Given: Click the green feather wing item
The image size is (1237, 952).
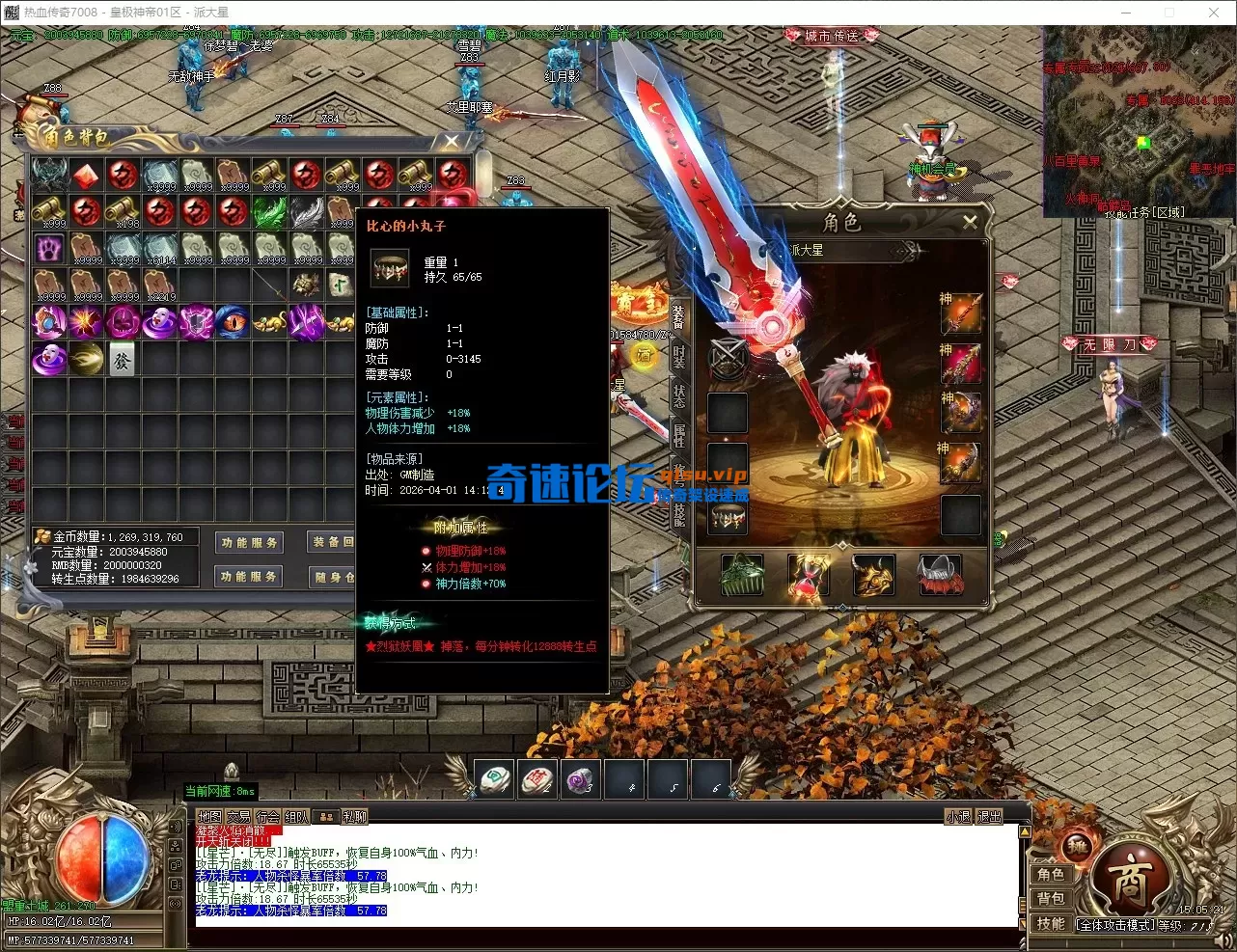Looking at the screenshot, I should [269, 211].
